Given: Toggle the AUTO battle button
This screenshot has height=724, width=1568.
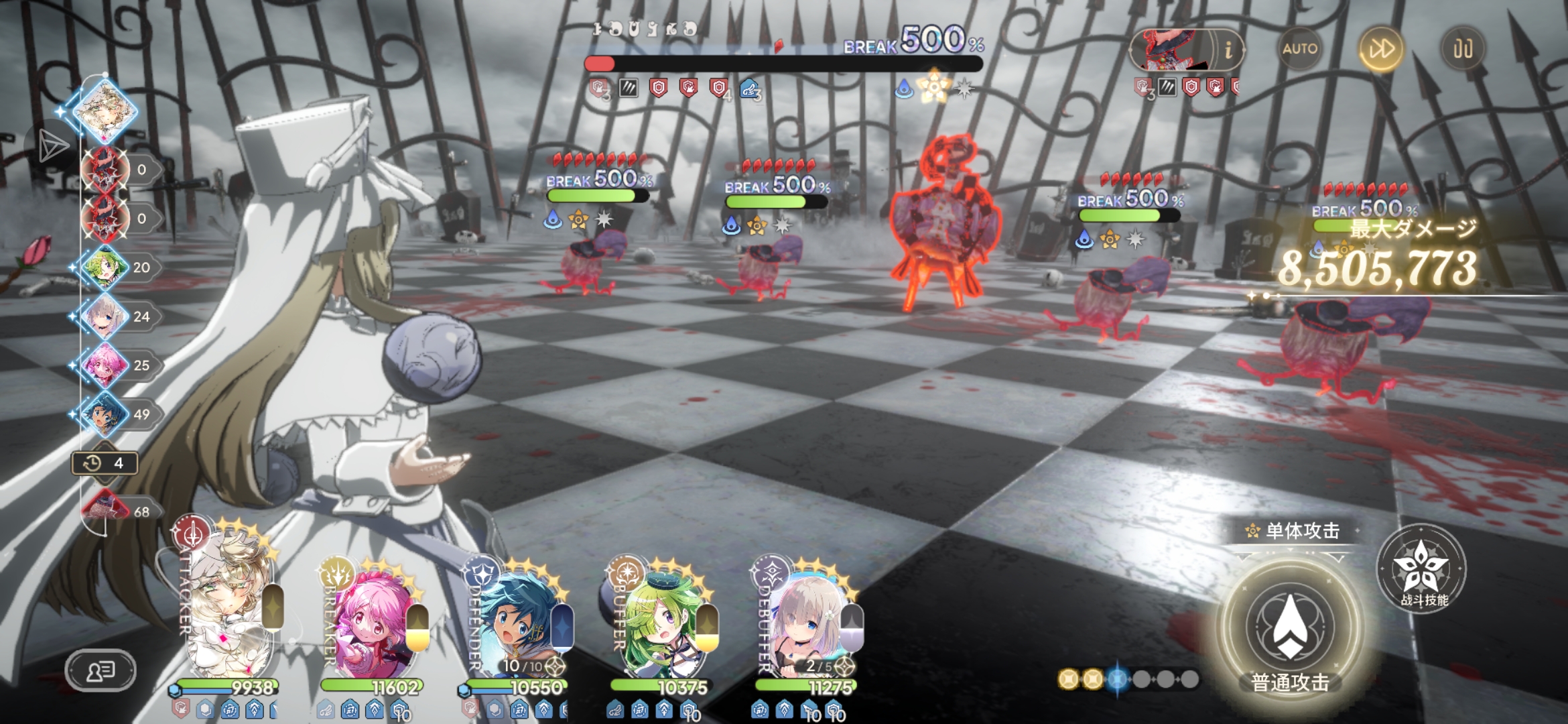Looking at the screenshot, I should (x=1299, y=49).
